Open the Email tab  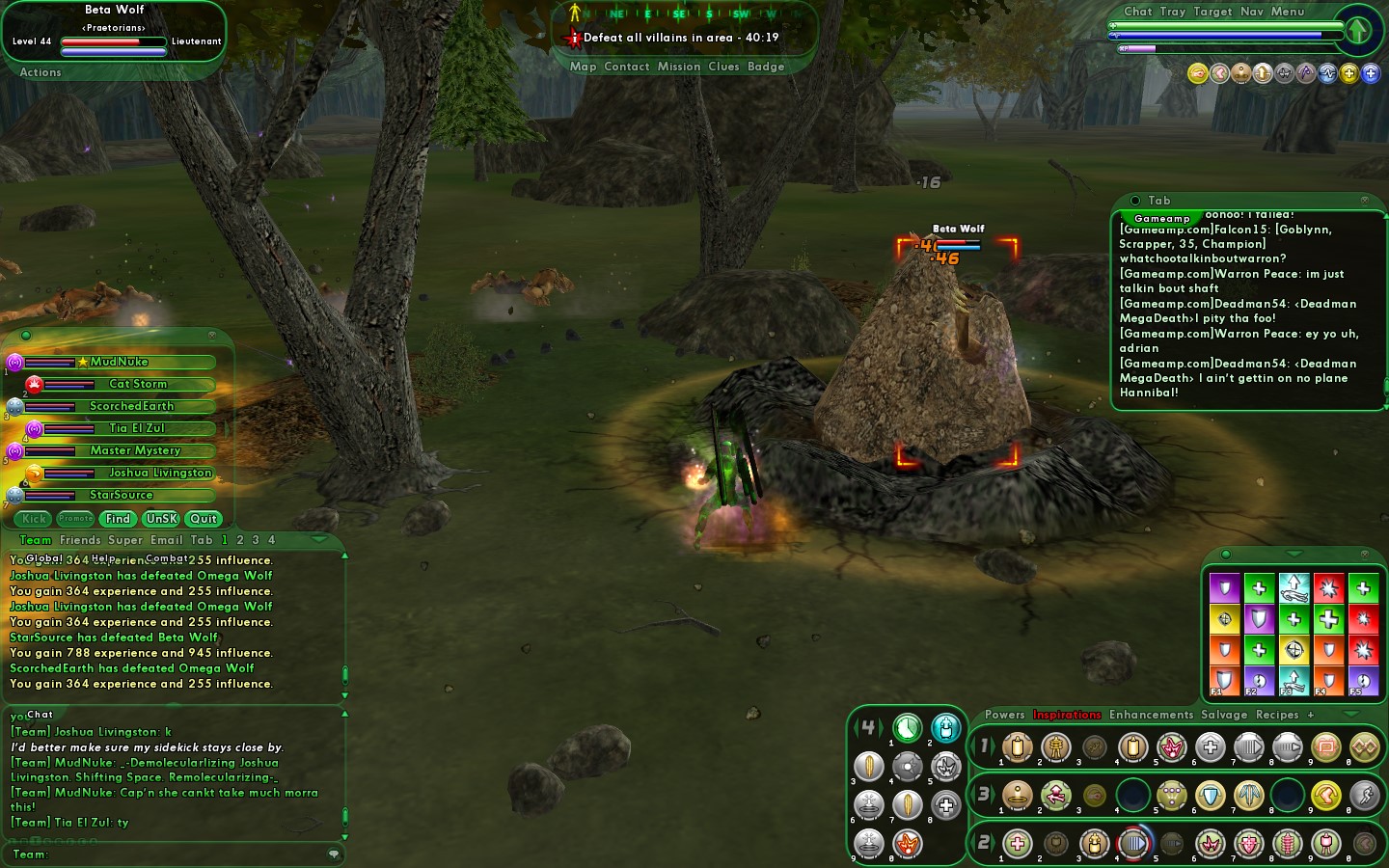166,540
